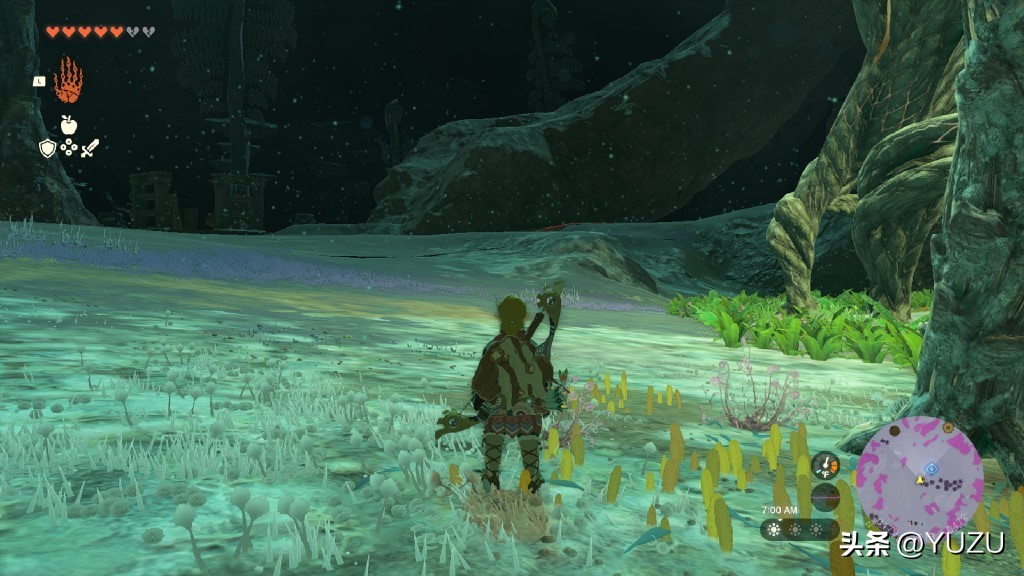
Task: Open the sword weapon quick-select icon
Action: (x=90, y=148)
